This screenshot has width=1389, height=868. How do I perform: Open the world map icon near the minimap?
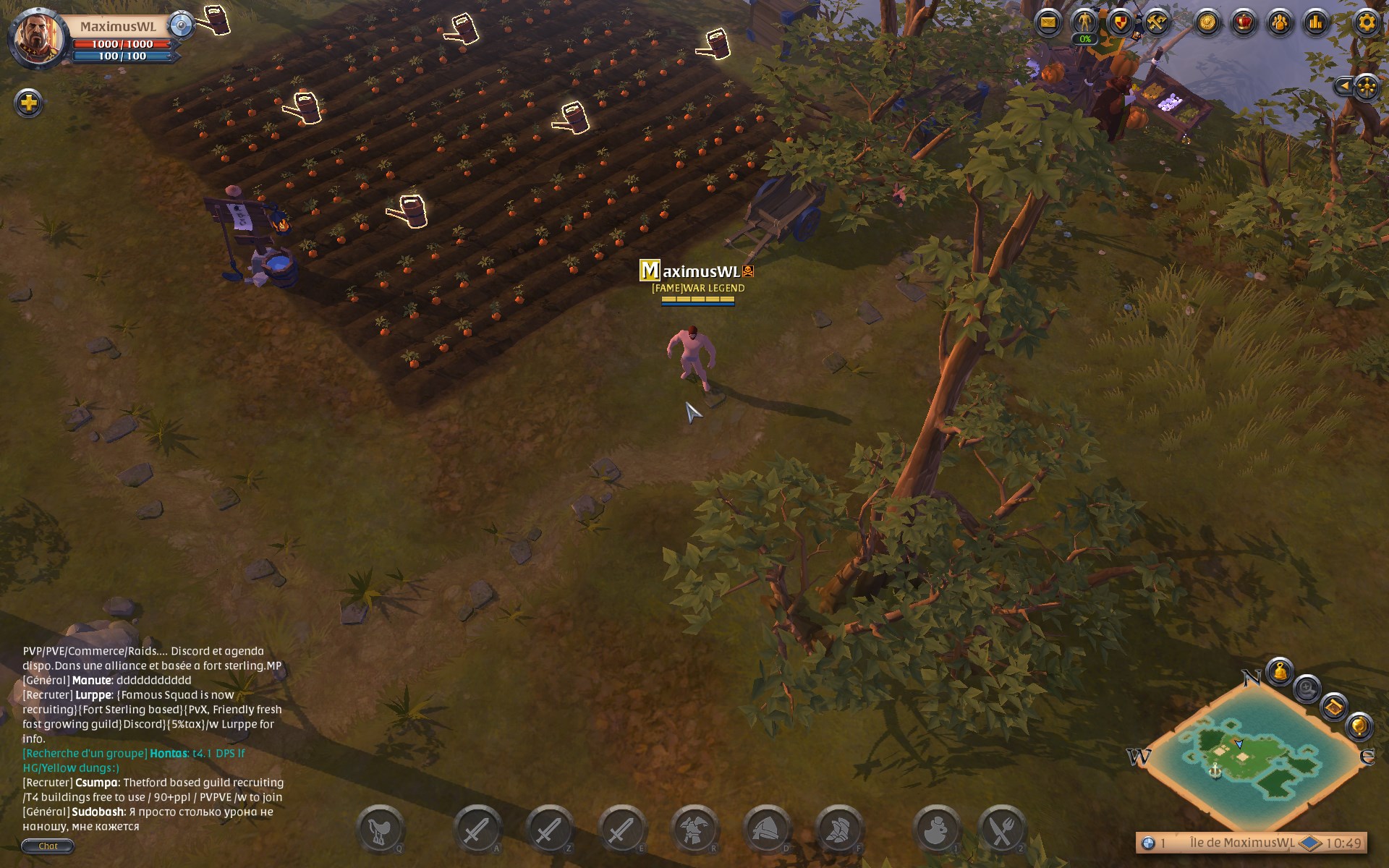(1333, 707)
